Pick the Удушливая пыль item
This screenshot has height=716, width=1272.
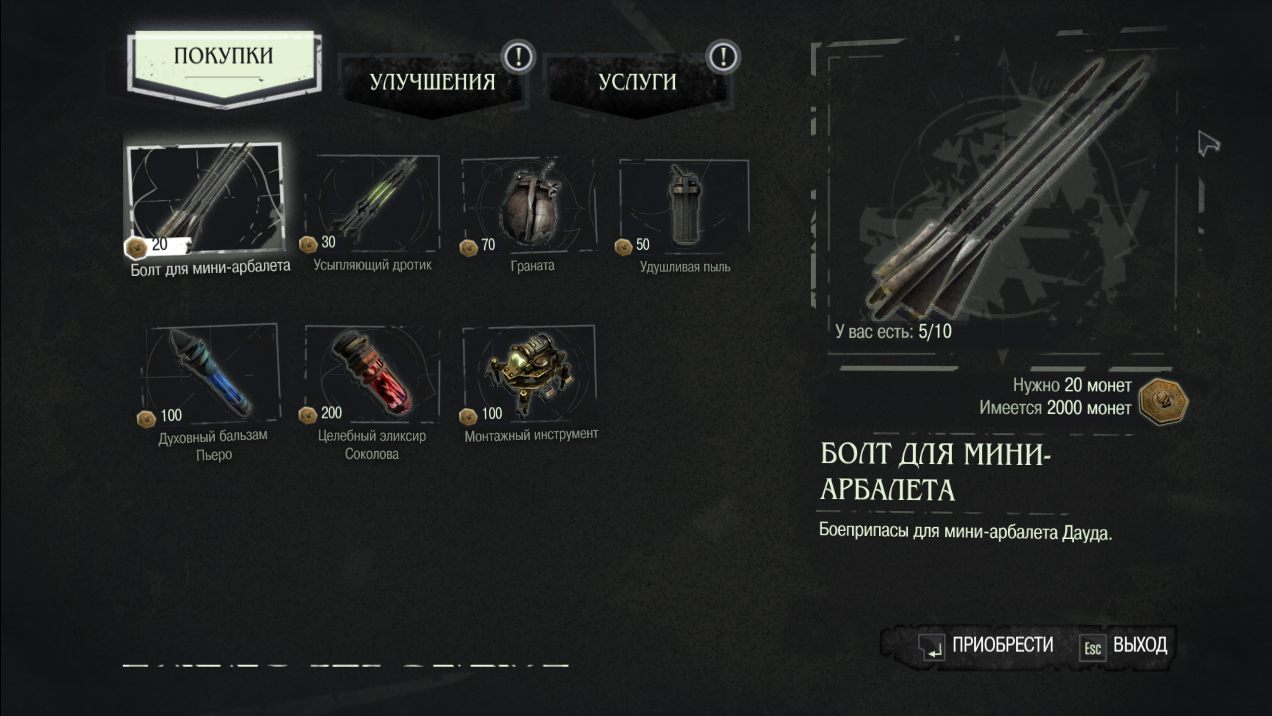click(x=685, y=205)
